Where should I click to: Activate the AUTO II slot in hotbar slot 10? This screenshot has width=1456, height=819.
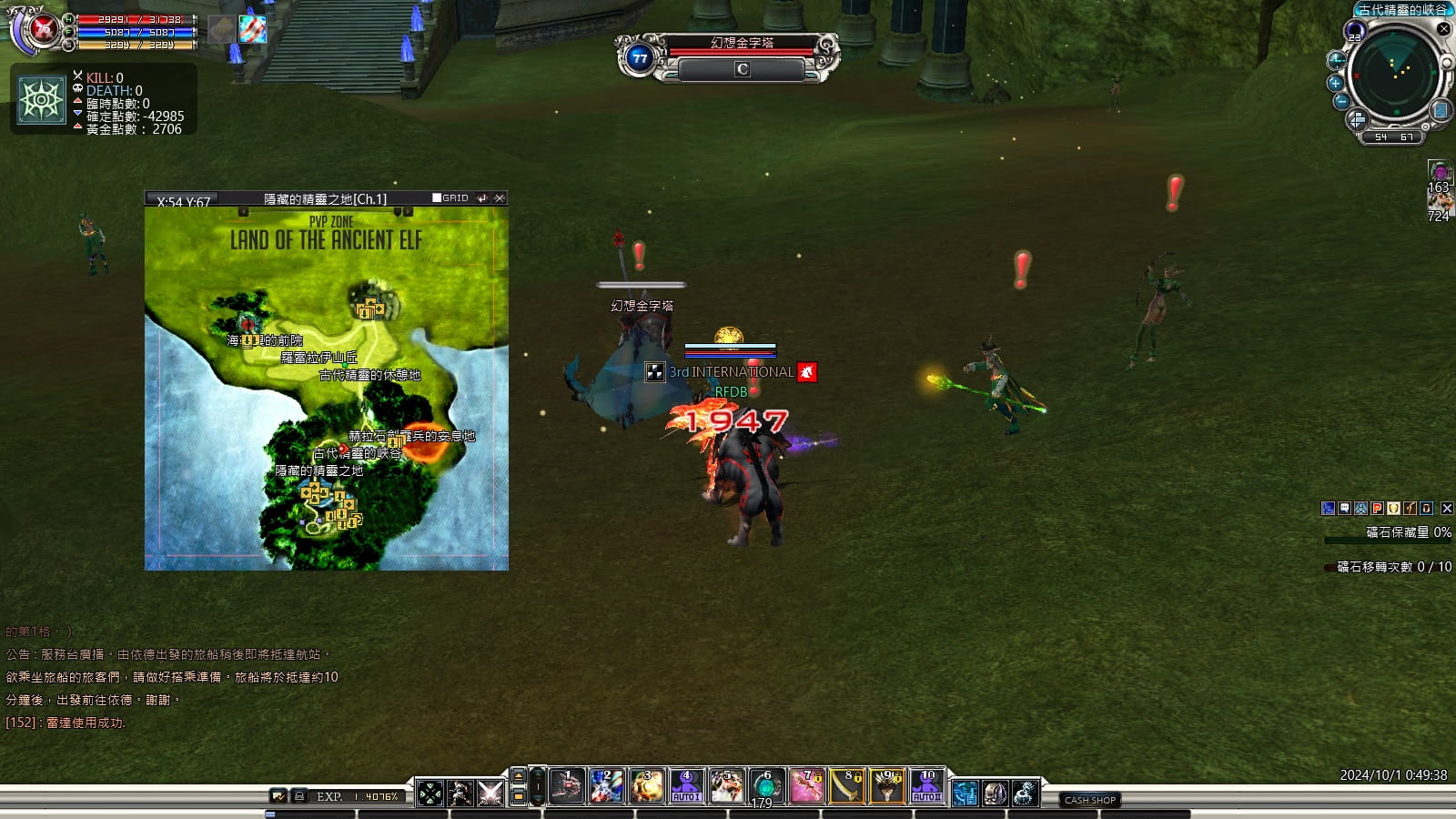pos(926,786)
